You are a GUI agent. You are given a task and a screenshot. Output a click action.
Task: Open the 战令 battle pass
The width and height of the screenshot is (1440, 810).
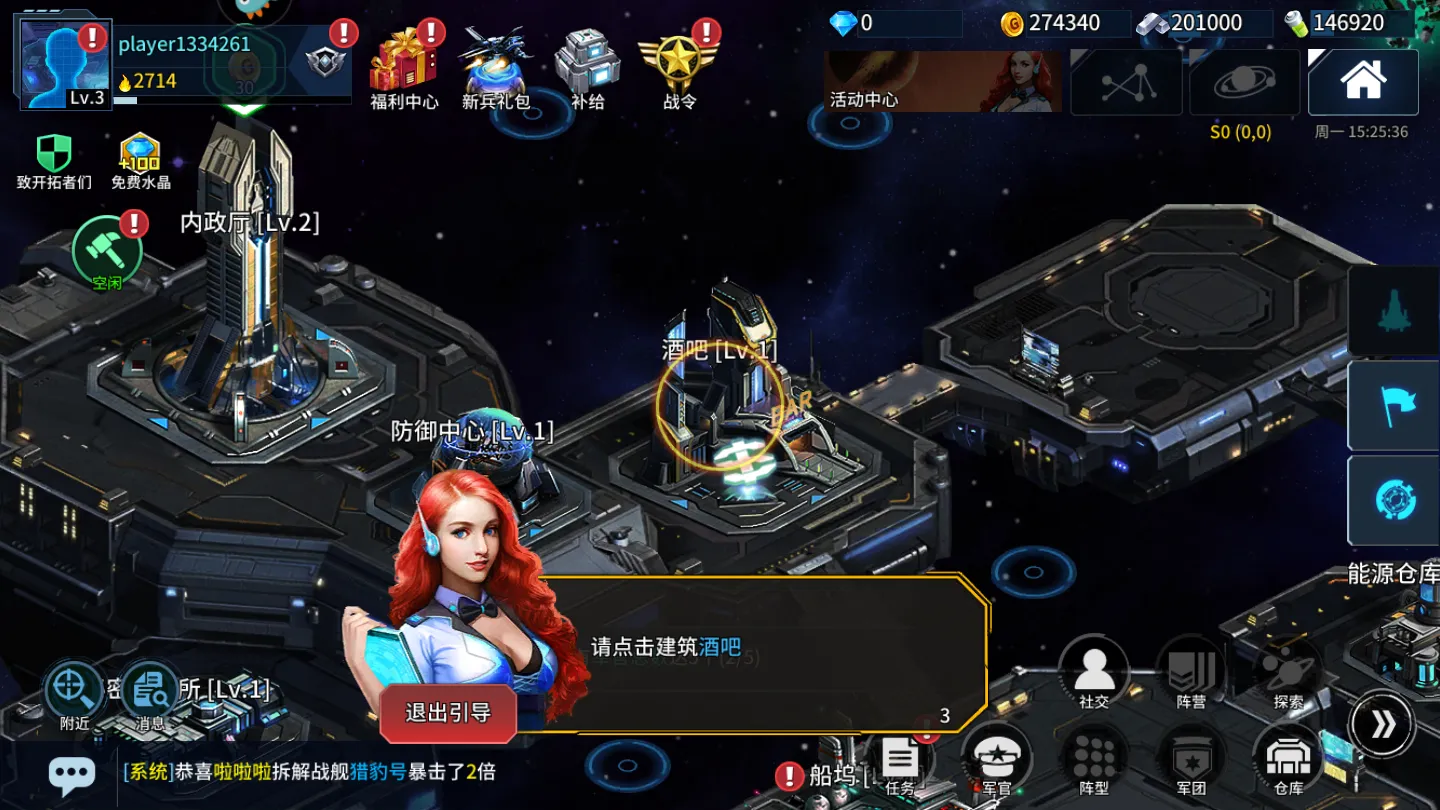[679, 66]
